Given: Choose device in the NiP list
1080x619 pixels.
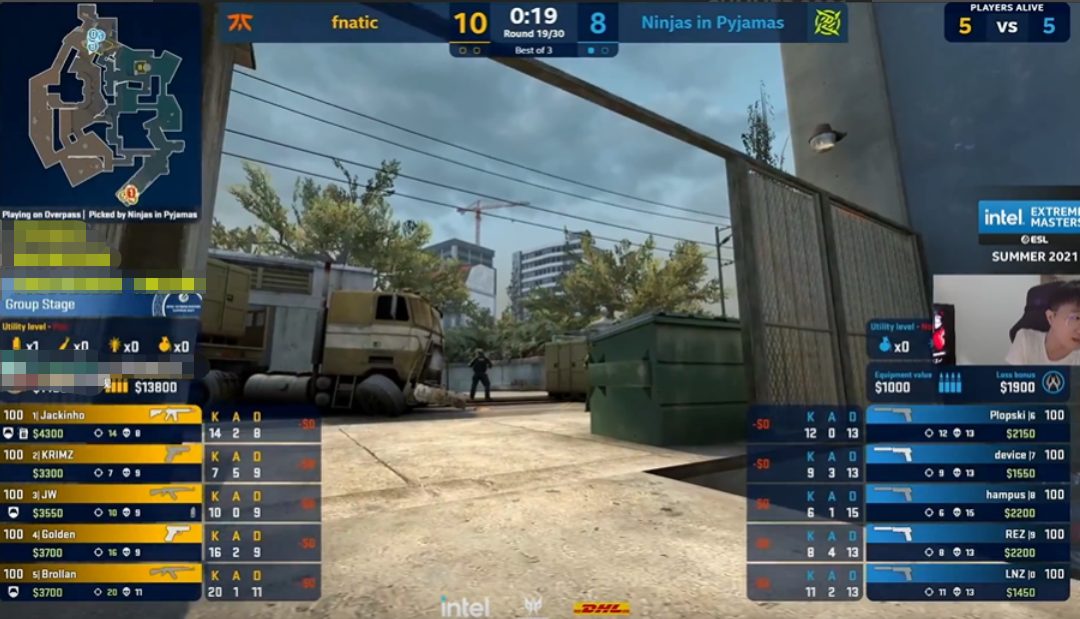Looking at the screenshot, I should 967,463.
